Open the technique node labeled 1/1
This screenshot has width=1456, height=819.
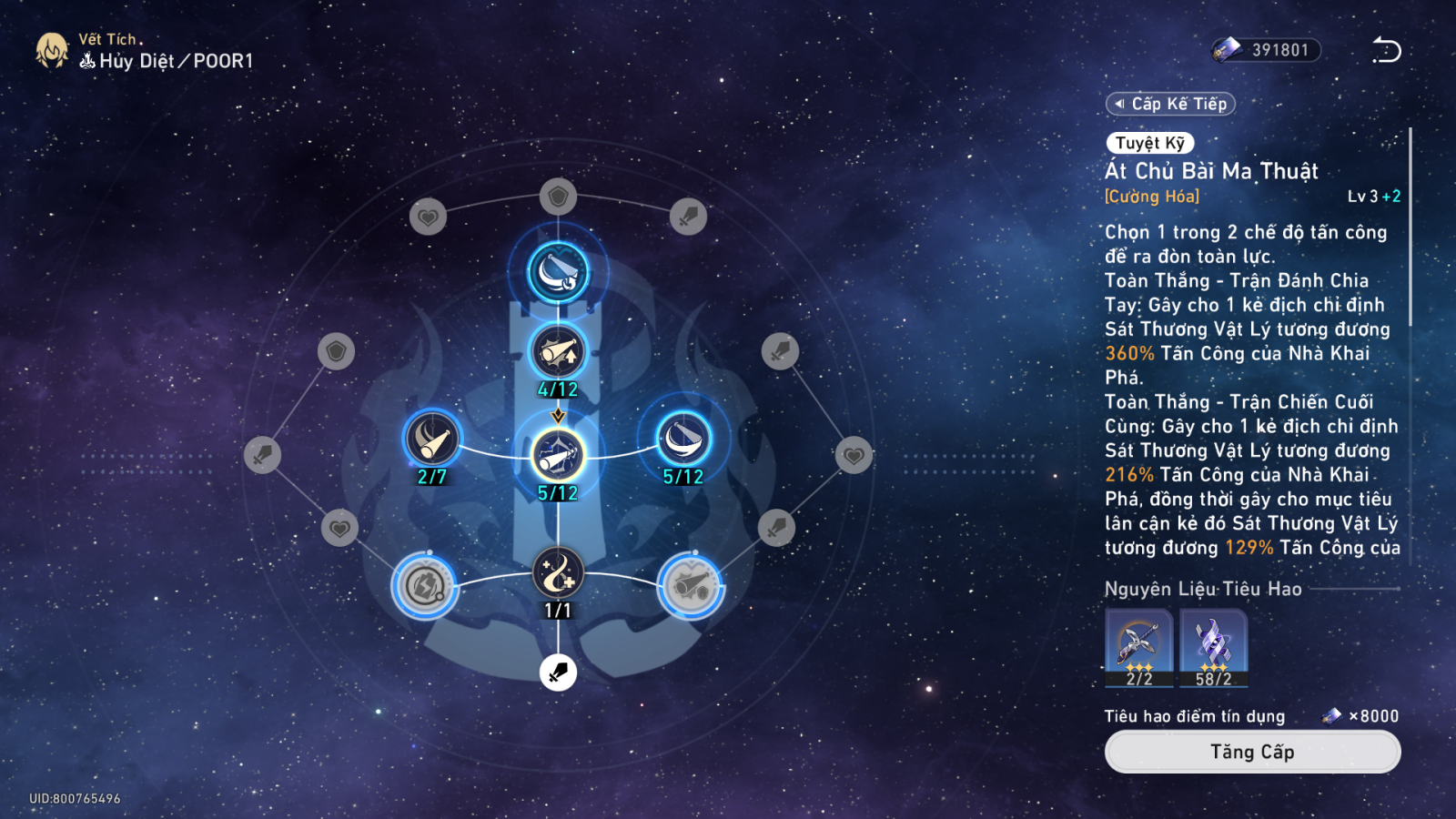[x=558, y=573]
